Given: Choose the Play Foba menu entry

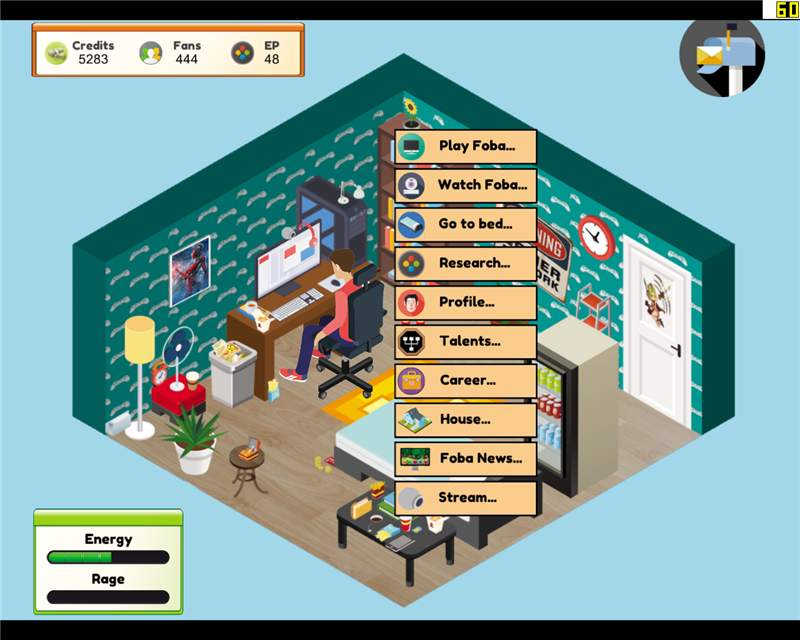Looking at the screenshot, I should pyautogui.click(x=466, y=147).
